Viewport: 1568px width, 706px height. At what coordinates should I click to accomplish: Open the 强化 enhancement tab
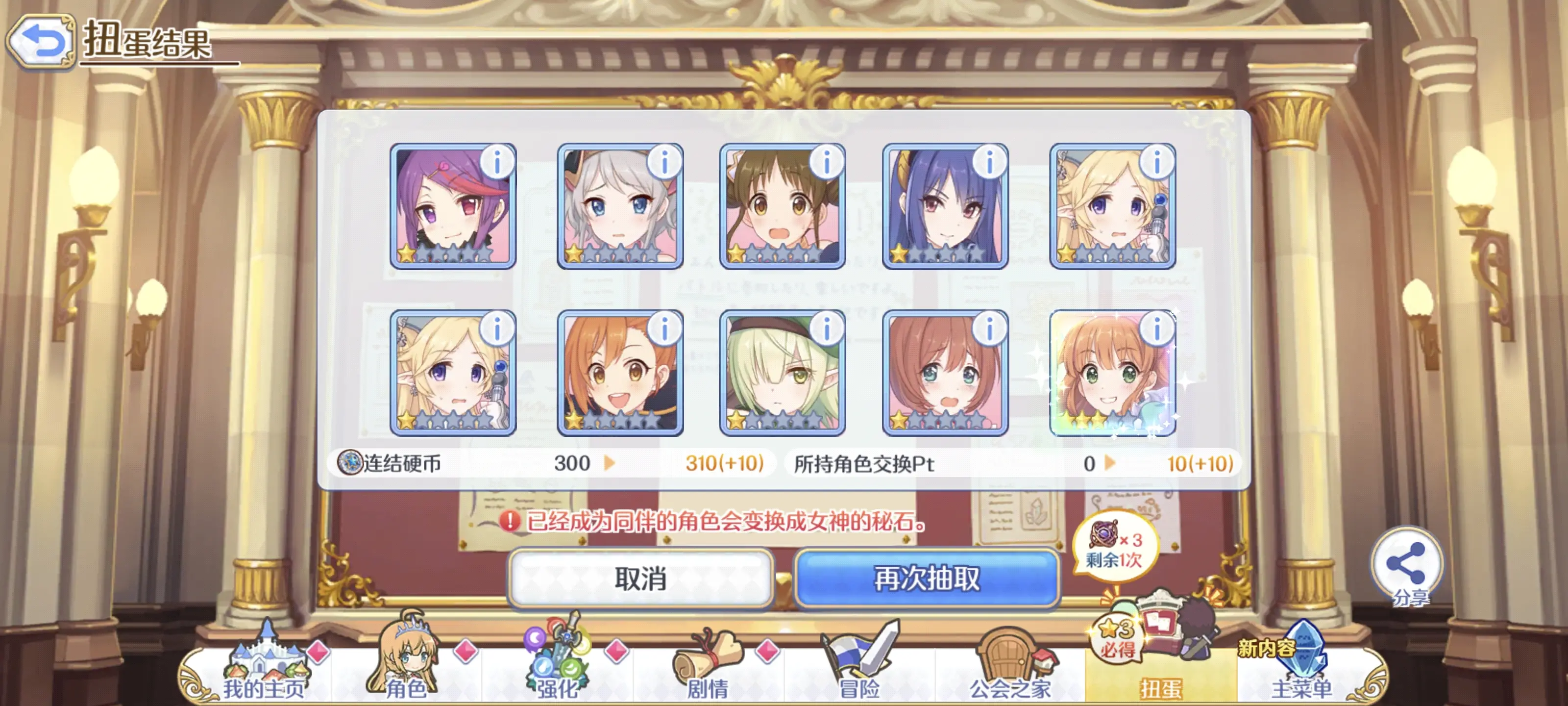pyautogui.click(x=556, y=670)
